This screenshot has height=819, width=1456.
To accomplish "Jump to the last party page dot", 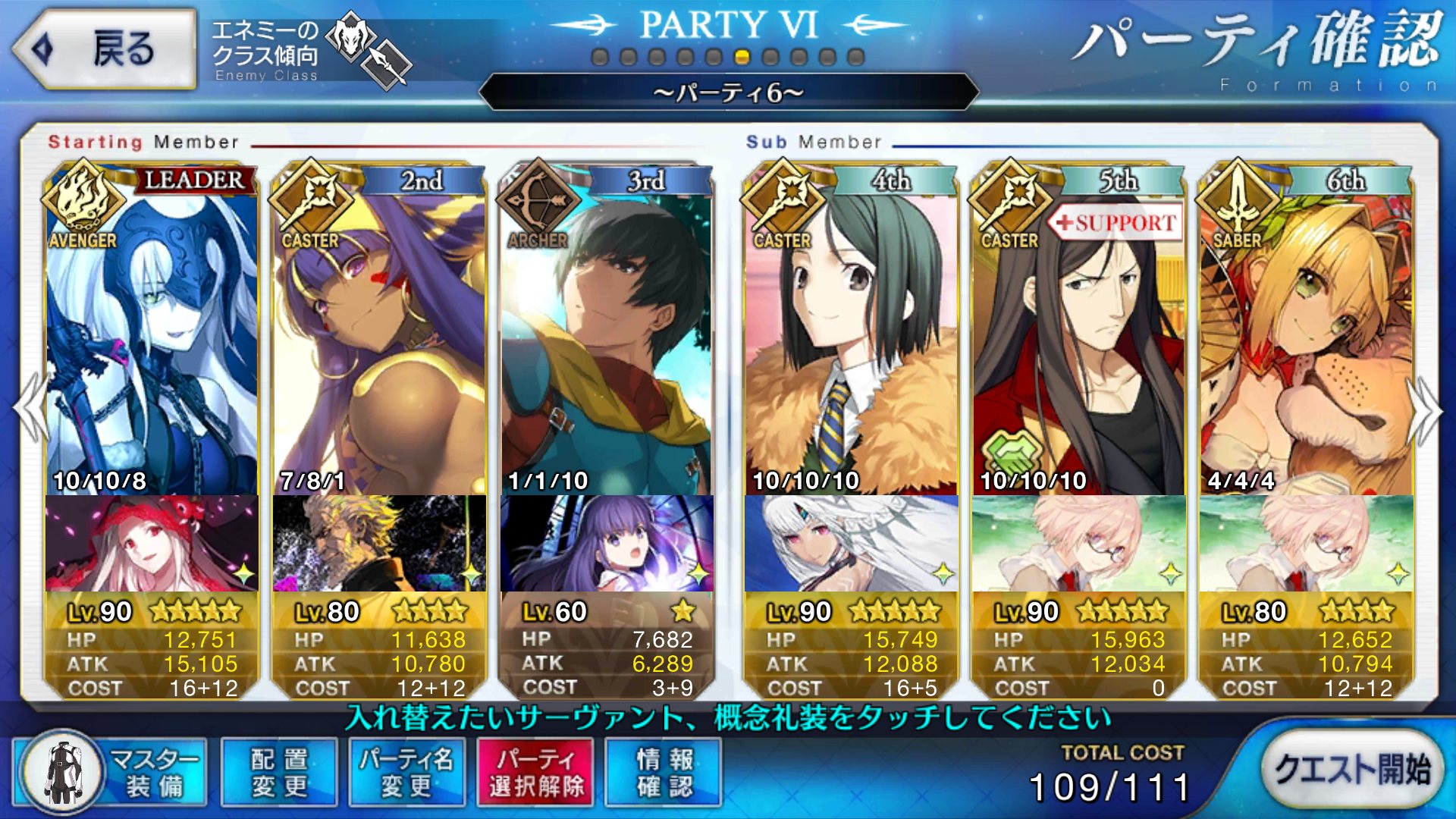I will click(856, 57).
